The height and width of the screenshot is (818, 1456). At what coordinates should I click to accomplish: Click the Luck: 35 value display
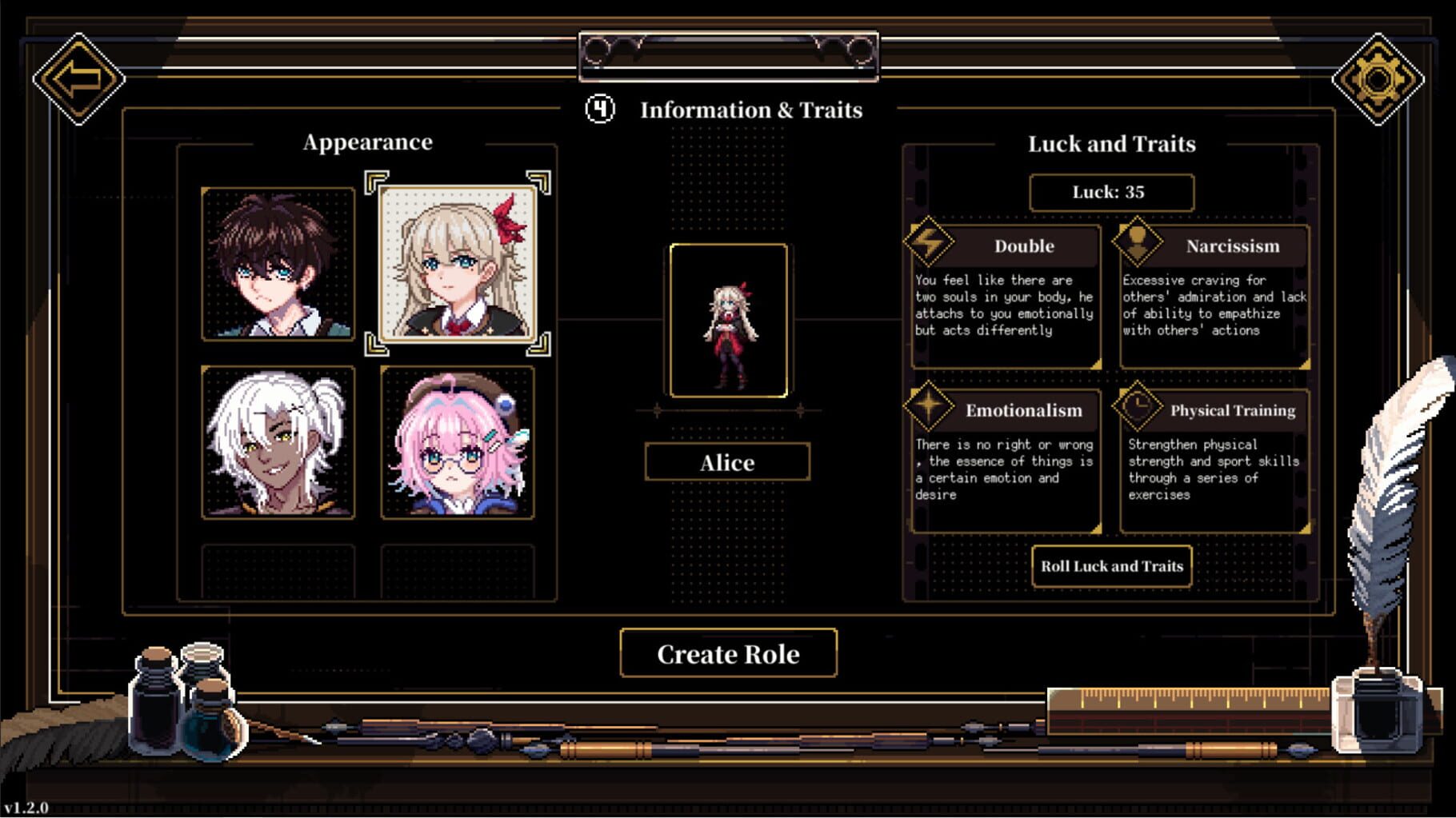(1111, 192)
